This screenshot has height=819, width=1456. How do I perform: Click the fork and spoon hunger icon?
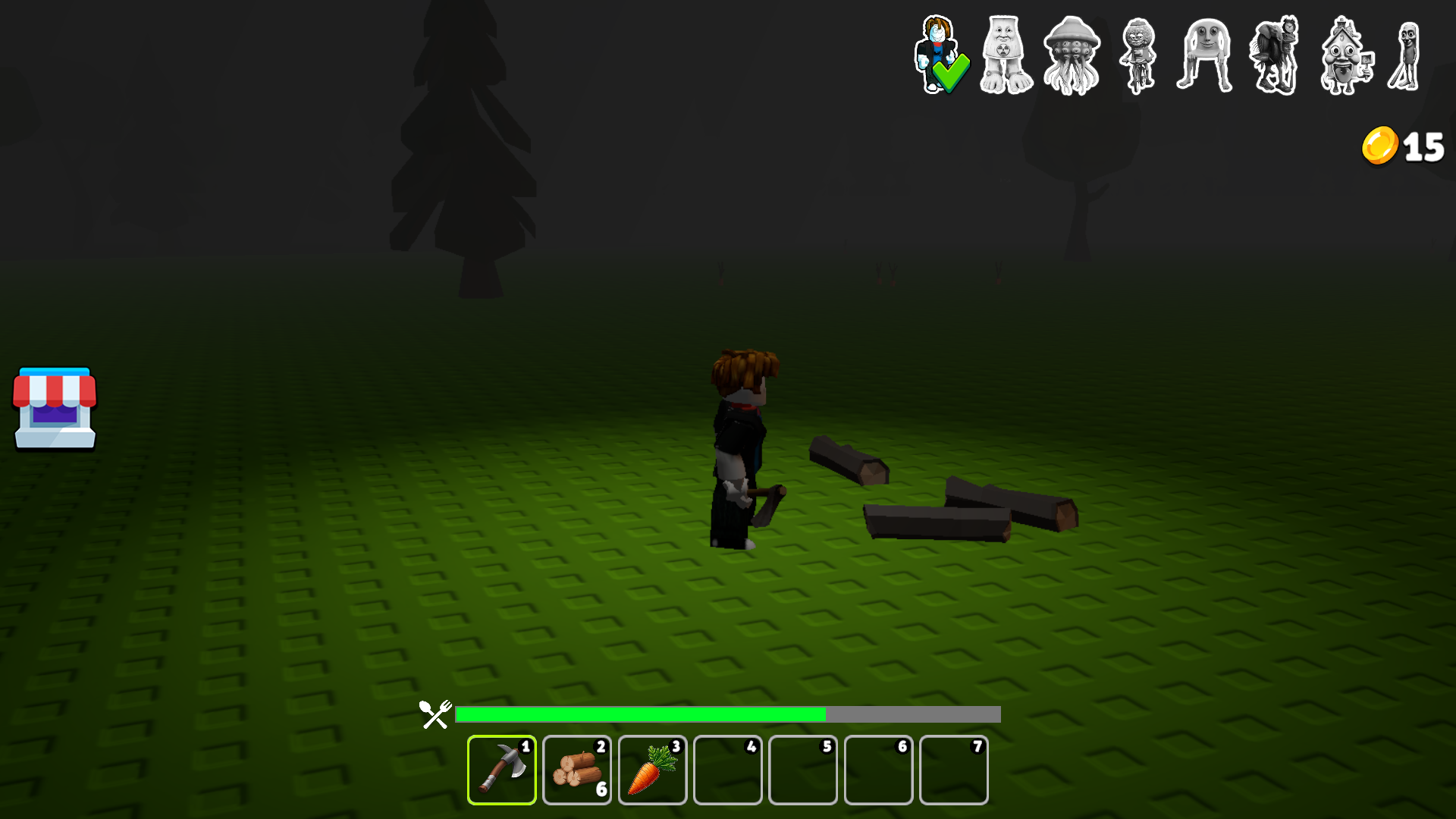coord(434,714)
